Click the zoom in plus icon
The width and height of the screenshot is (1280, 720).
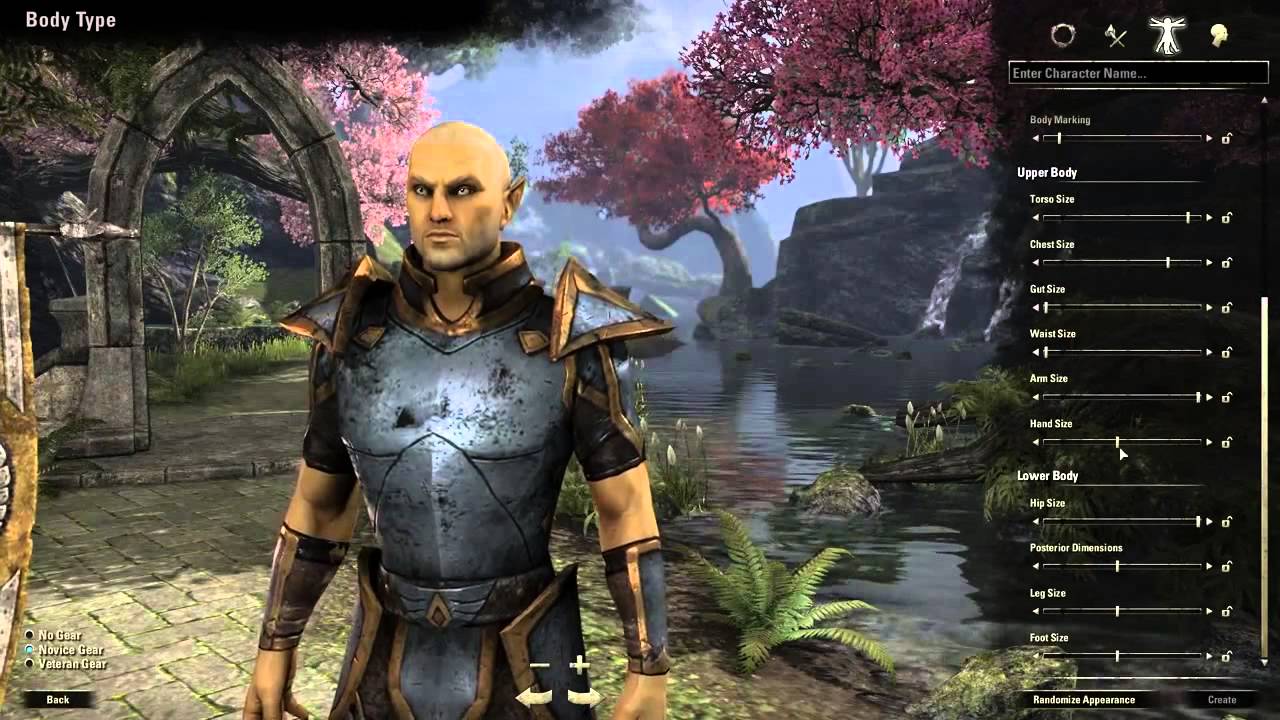point(578,662)
